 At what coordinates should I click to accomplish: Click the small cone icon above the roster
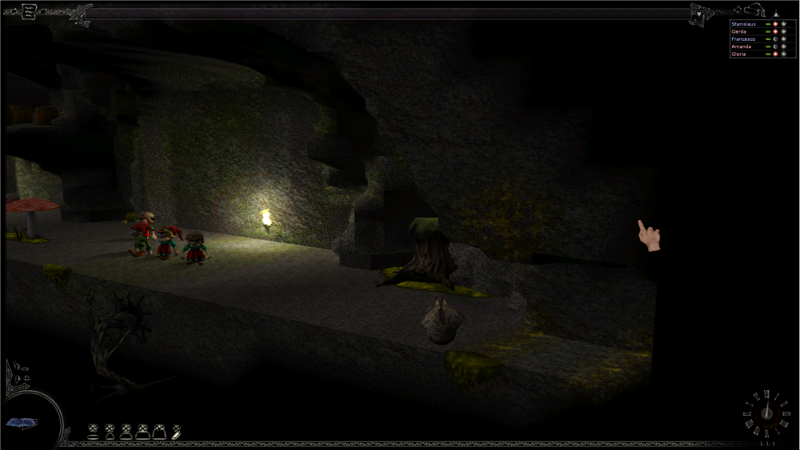777,15
